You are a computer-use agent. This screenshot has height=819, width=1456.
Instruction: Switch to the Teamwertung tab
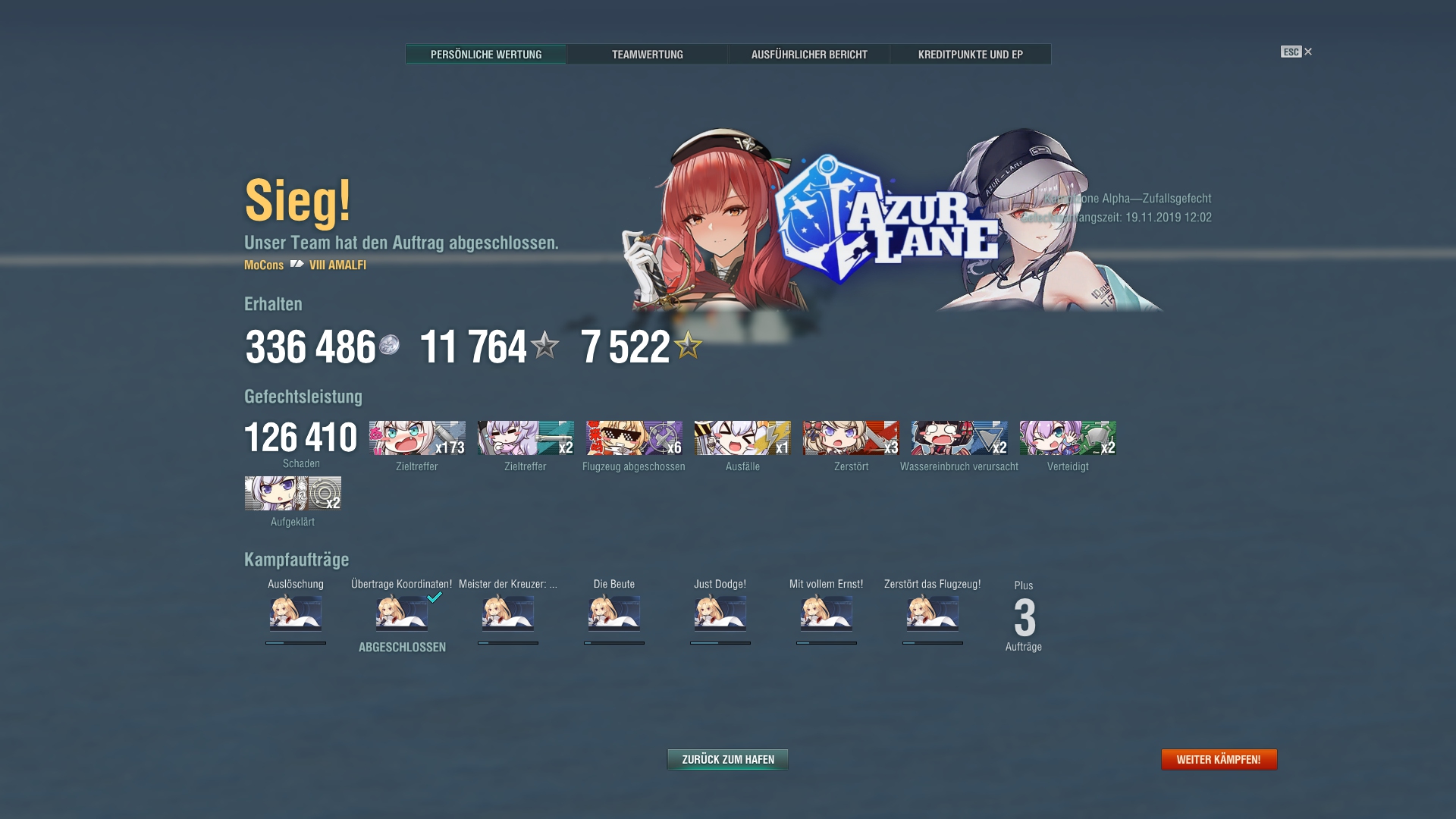tap(648, 54)
